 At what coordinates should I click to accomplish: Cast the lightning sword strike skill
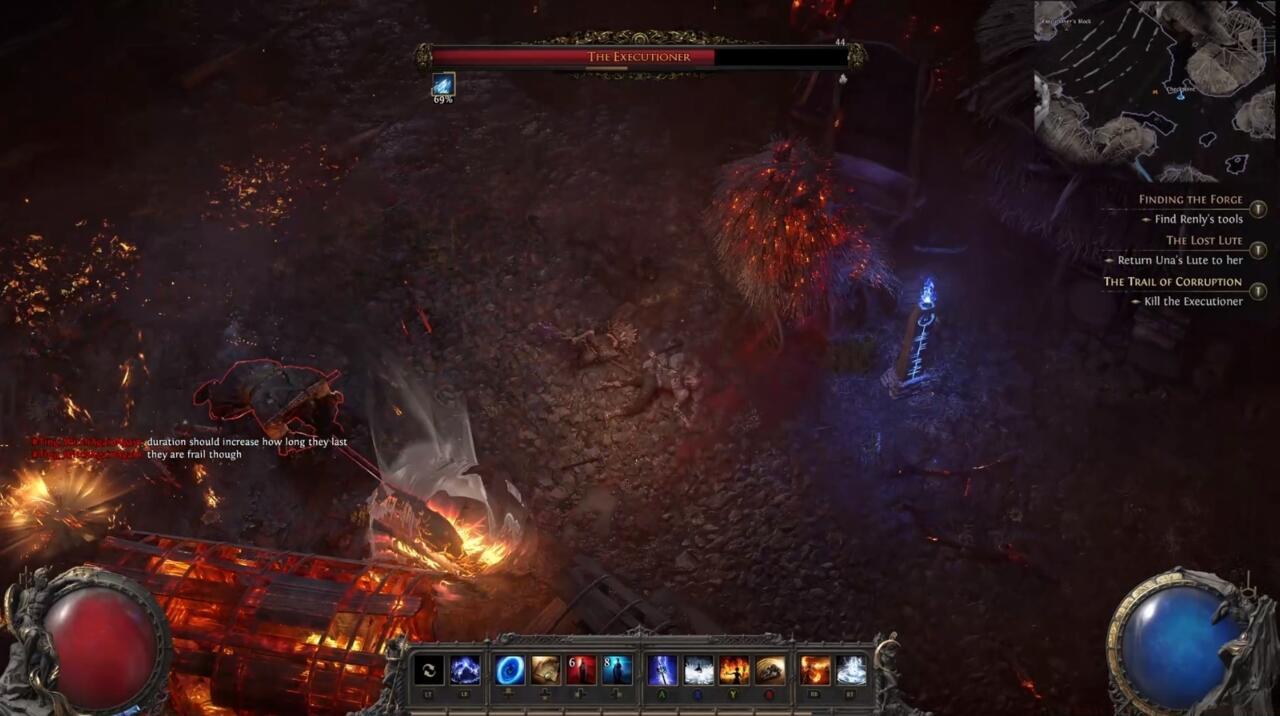(x=662, y=670)
